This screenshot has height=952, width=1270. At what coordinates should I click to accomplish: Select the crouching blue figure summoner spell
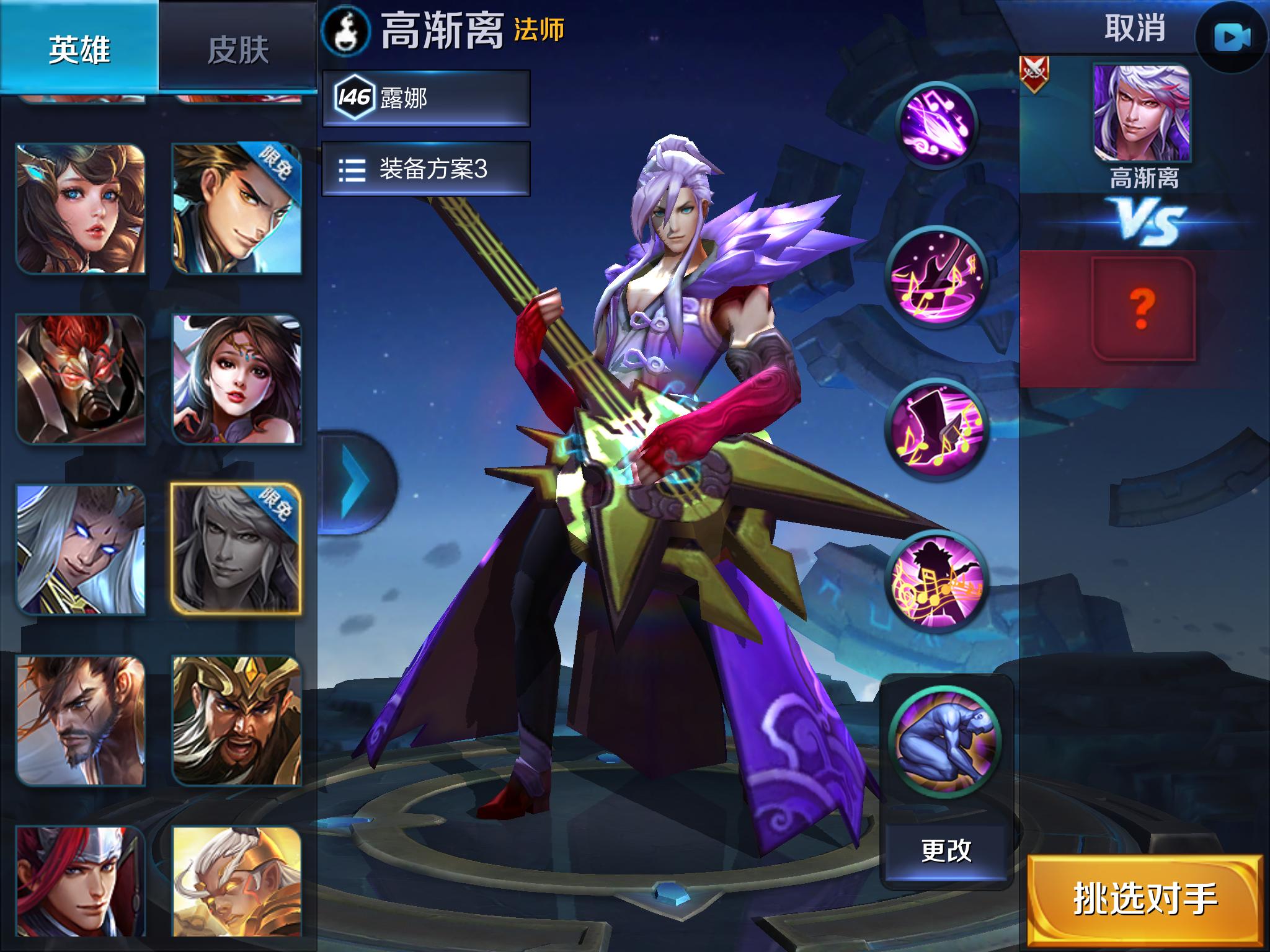pyautogui.click(x=945, y=742)
